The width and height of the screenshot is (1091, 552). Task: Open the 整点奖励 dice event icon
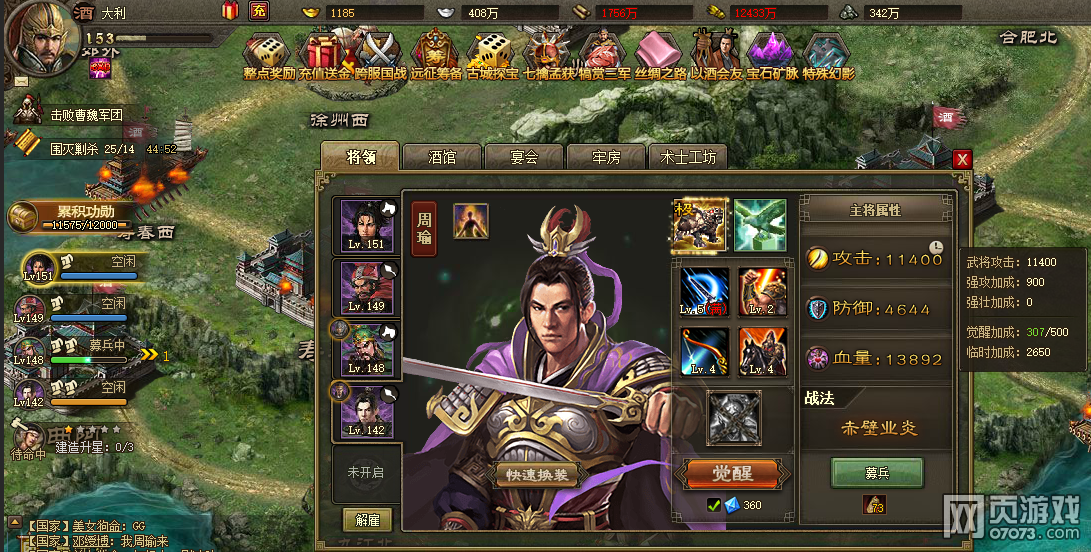(x=268, y=52)
